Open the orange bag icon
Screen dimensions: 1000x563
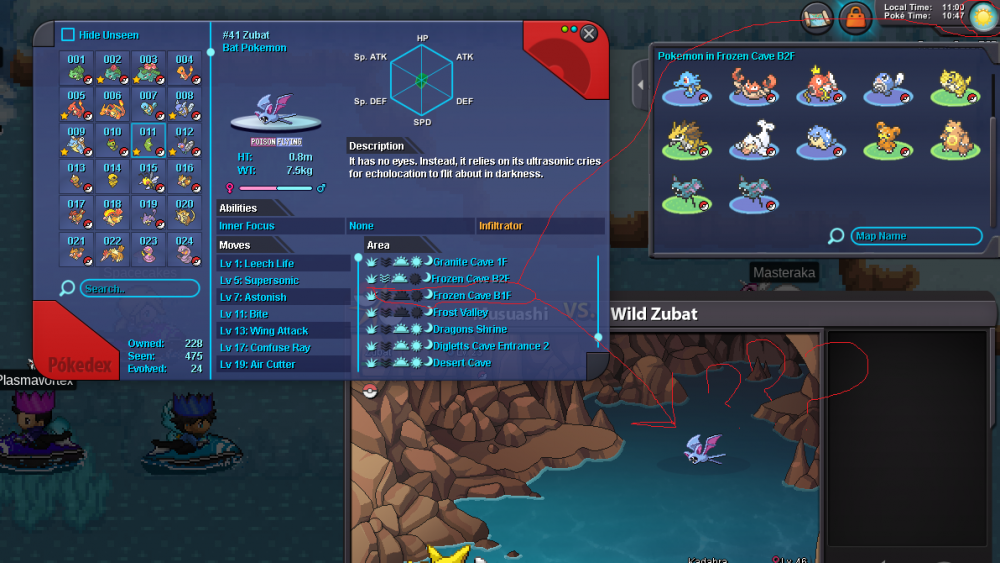click(x=855, y=16)
